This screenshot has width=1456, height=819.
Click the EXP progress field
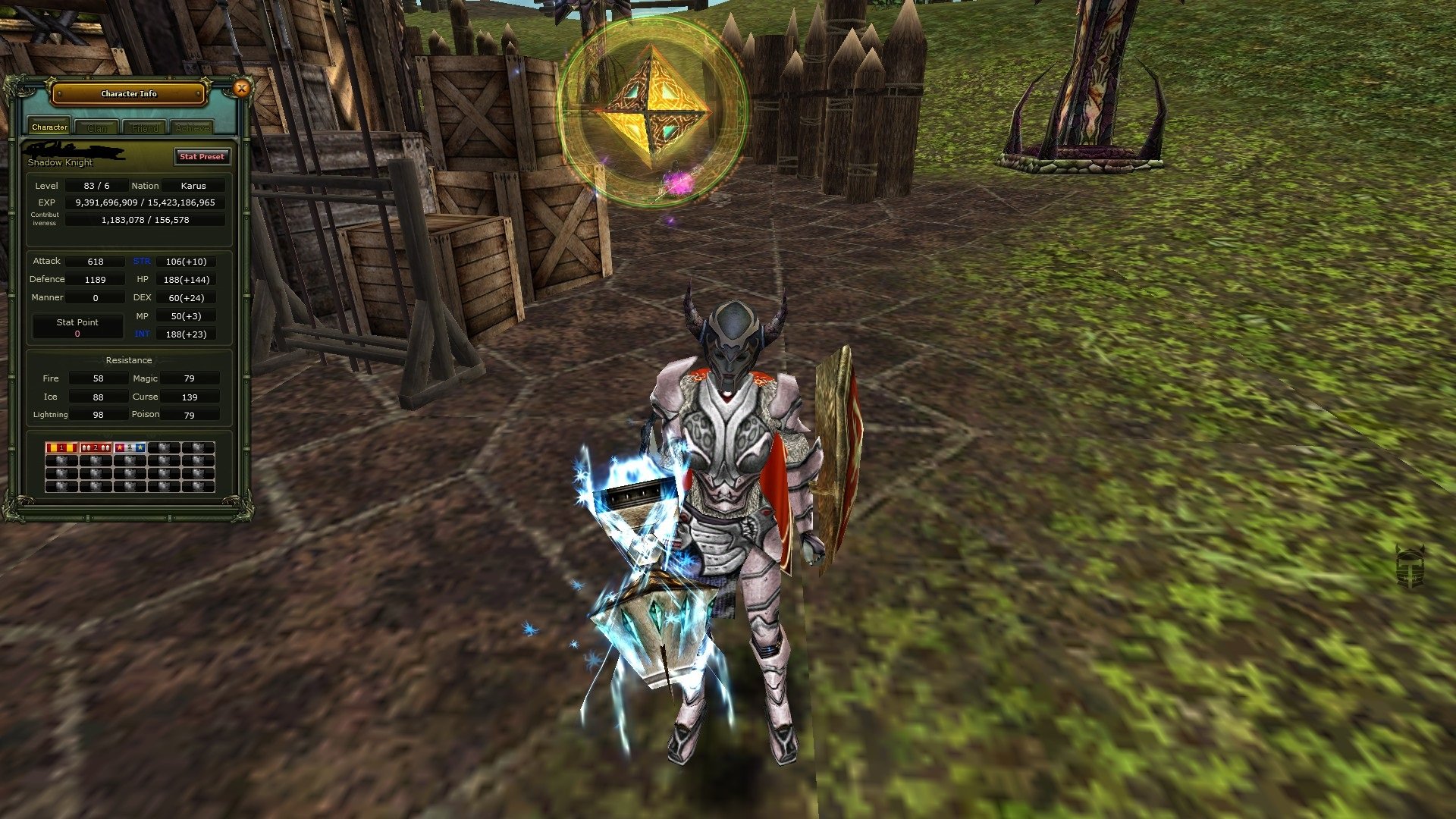coord(144,202)
